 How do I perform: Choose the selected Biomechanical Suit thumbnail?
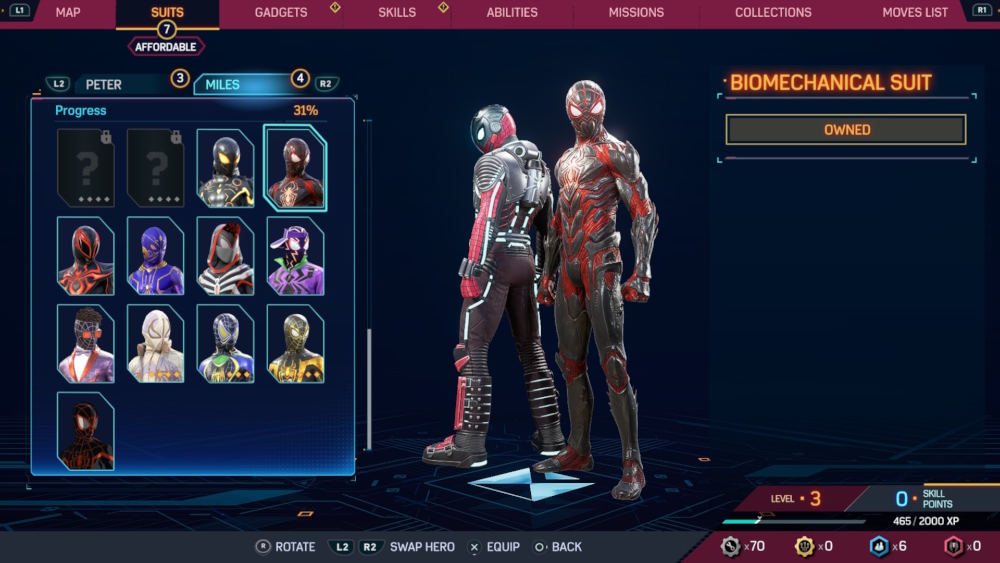295,168
